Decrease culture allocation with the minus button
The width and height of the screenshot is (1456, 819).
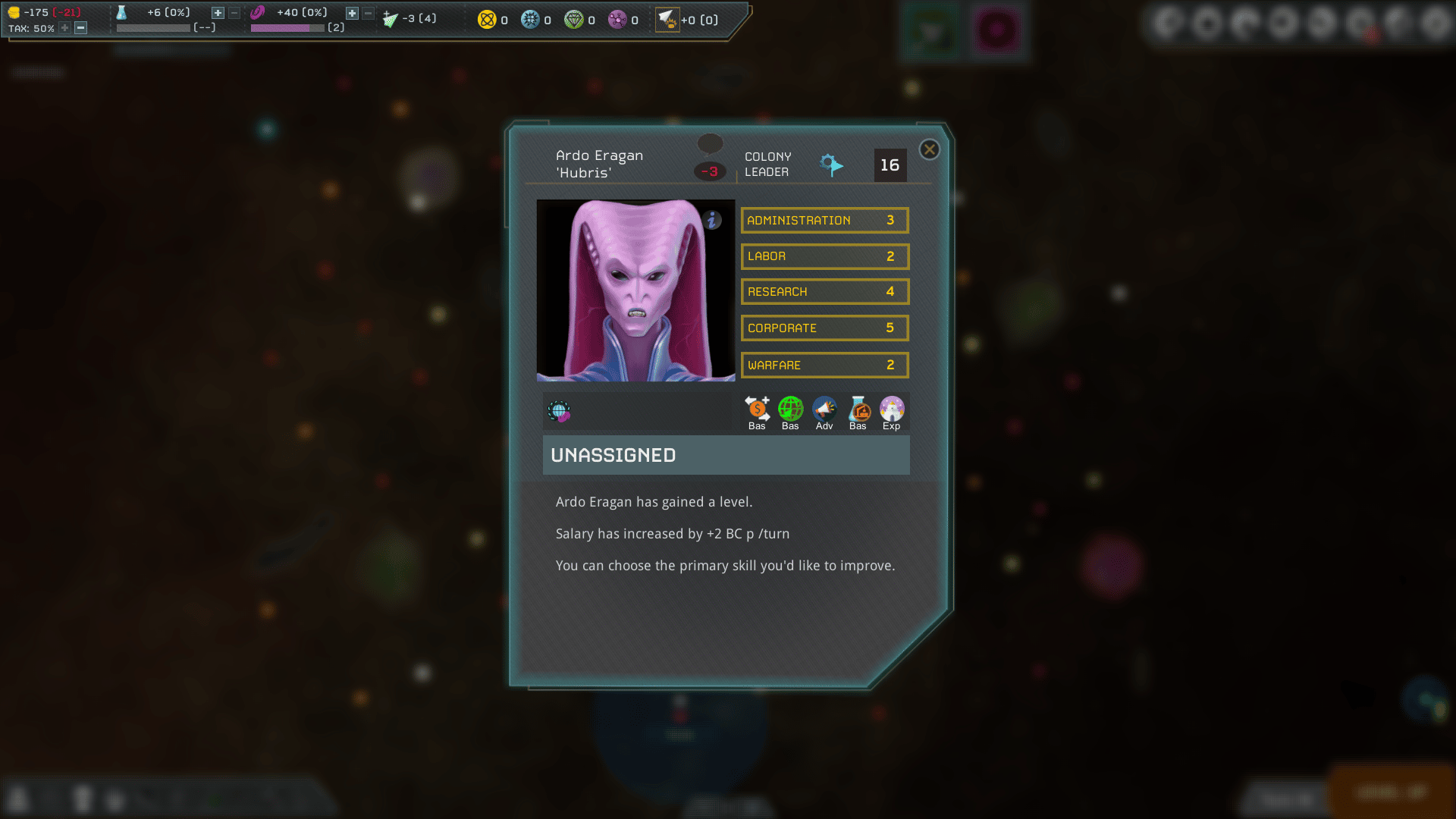[368, 12]
